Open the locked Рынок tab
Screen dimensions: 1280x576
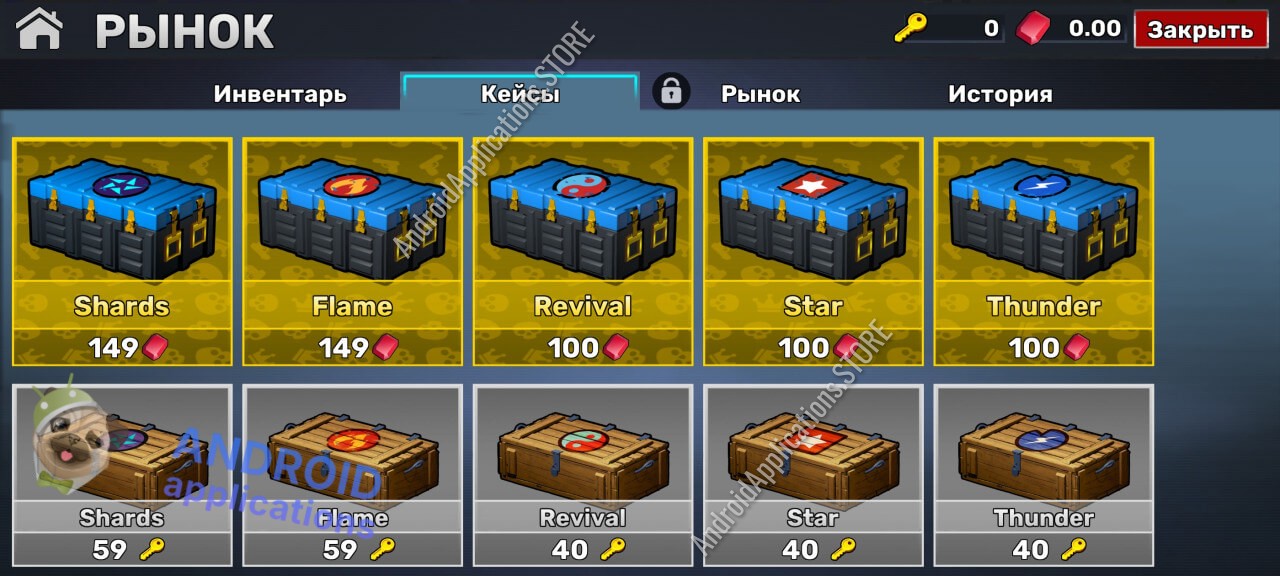coord(760,94)
